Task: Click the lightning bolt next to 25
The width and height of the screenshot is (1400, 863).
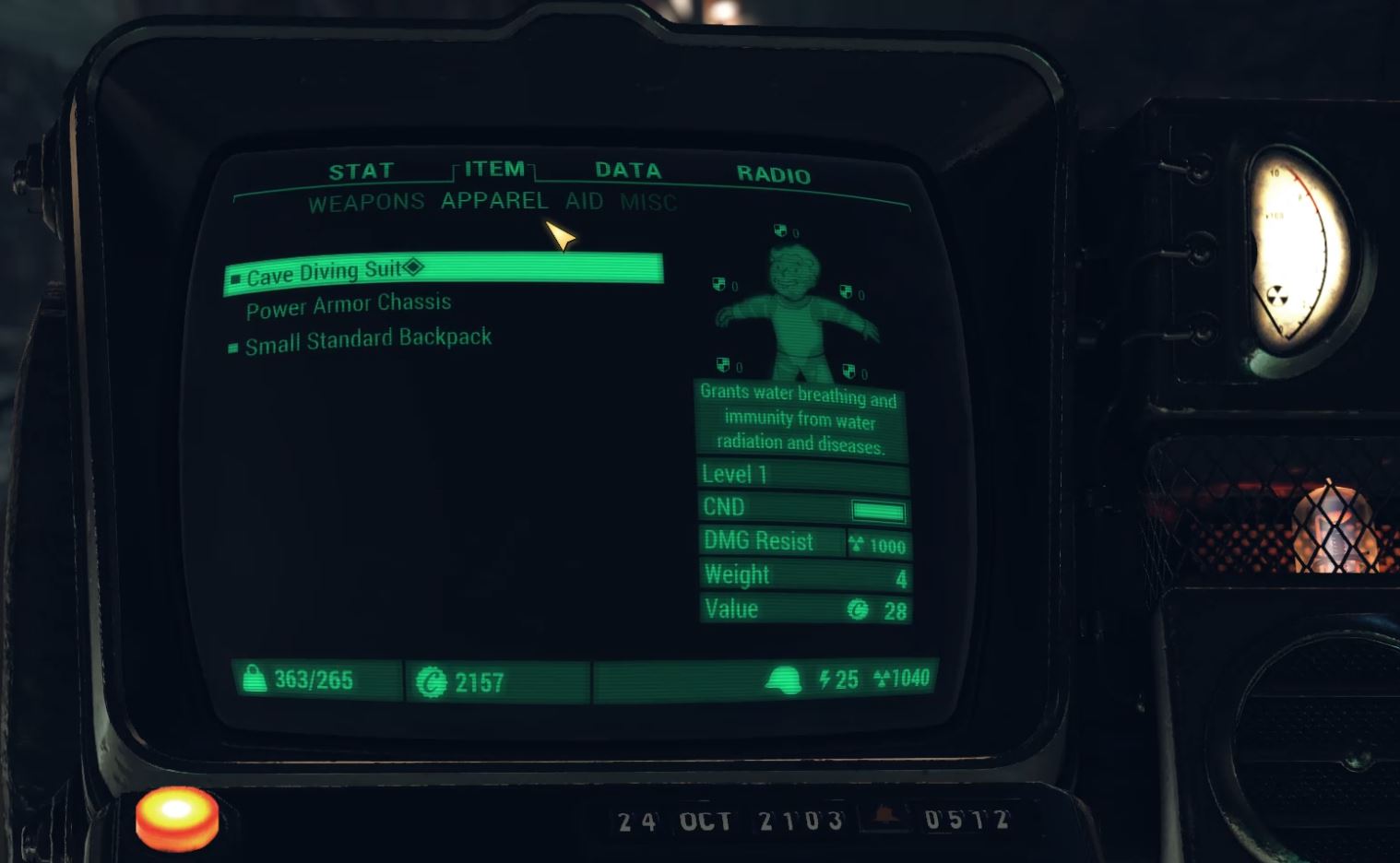Action: [824, 680]
